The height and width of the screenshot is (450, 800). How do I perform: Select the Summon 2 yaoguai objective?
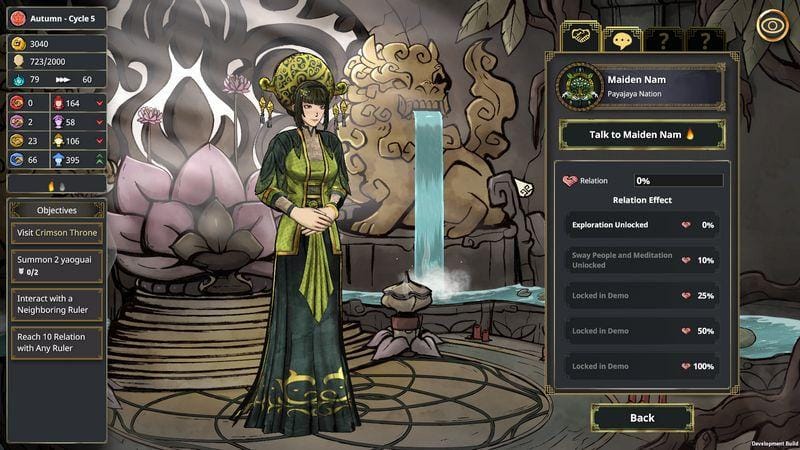[57, 265]
